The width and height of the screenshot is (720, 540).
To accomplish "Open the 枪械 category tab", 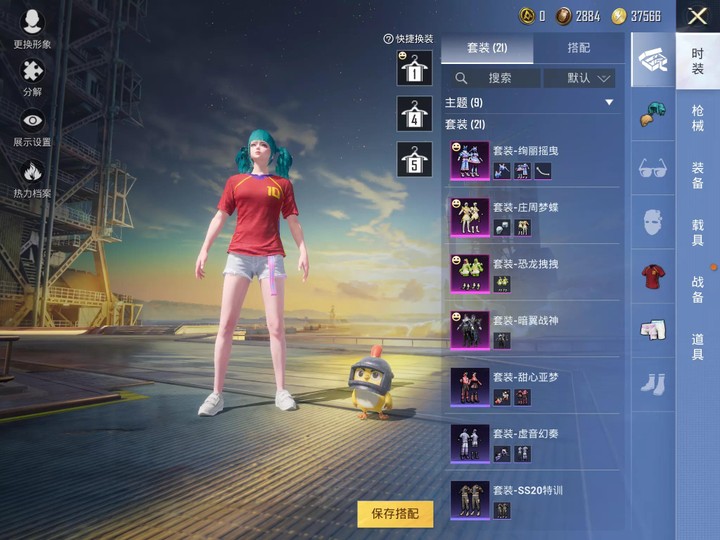I will pyautogui.click(x=697, y=118).
